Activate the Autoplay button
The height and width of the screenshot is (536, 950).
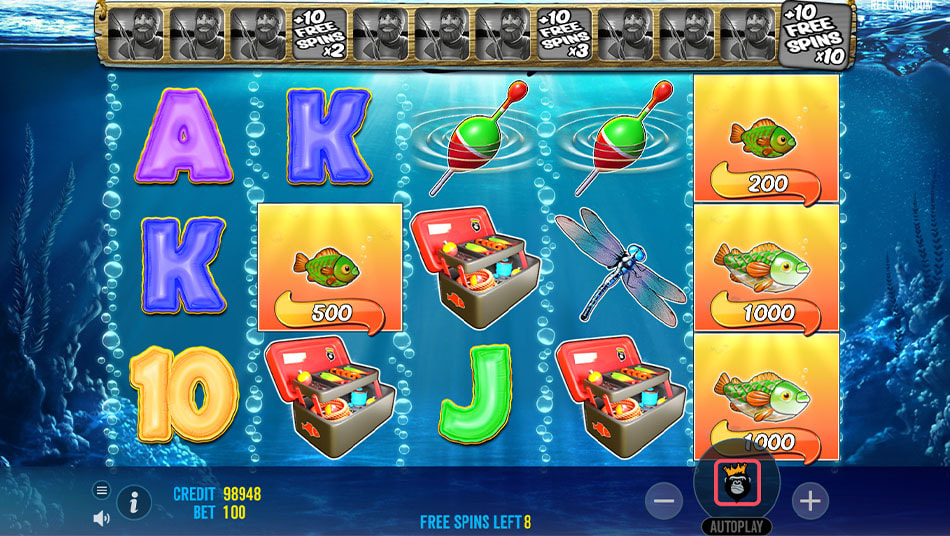[x=737, y=526]
